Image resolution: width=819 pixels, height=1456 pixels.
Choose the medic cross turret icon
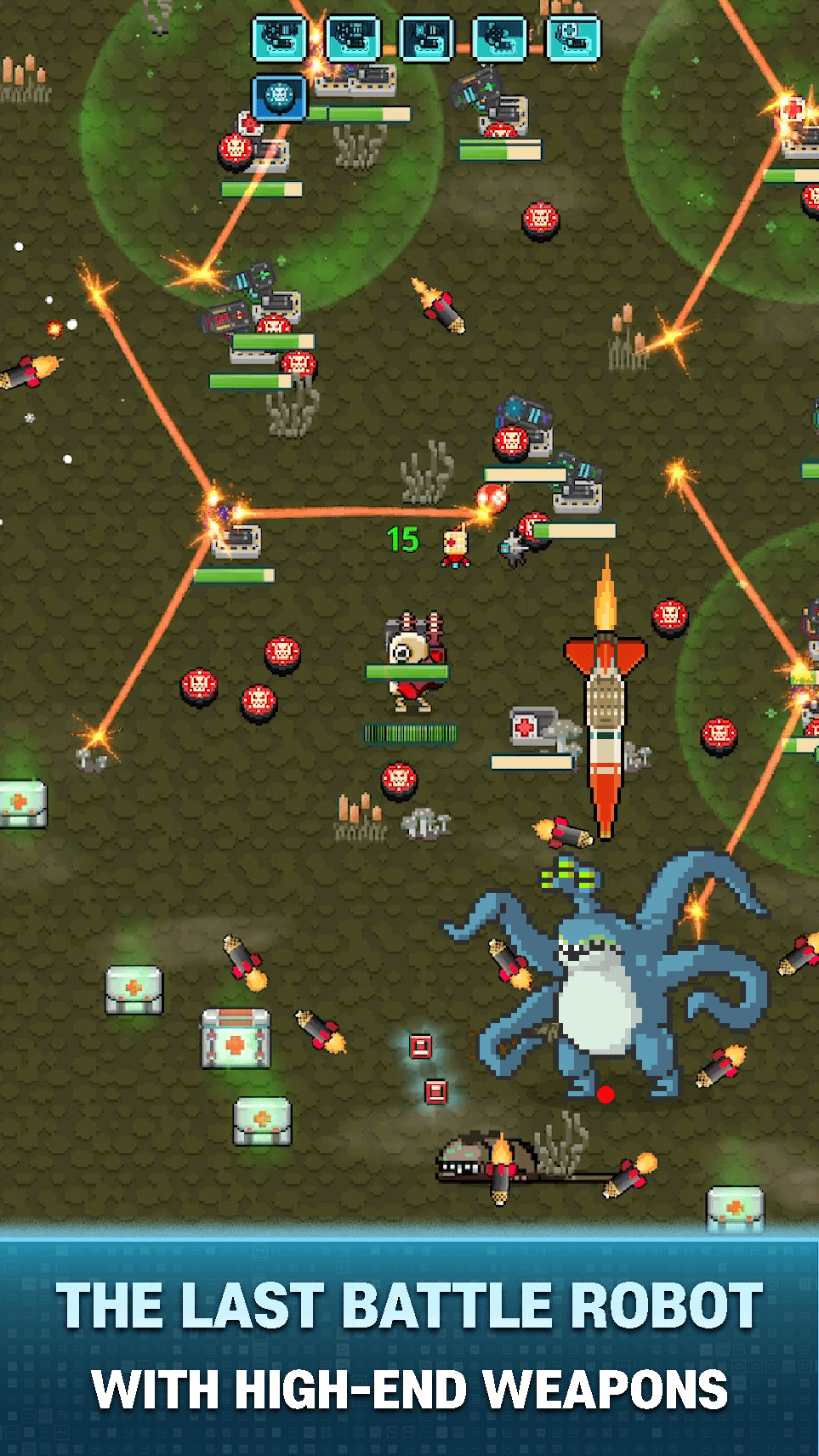pos(573,38)
